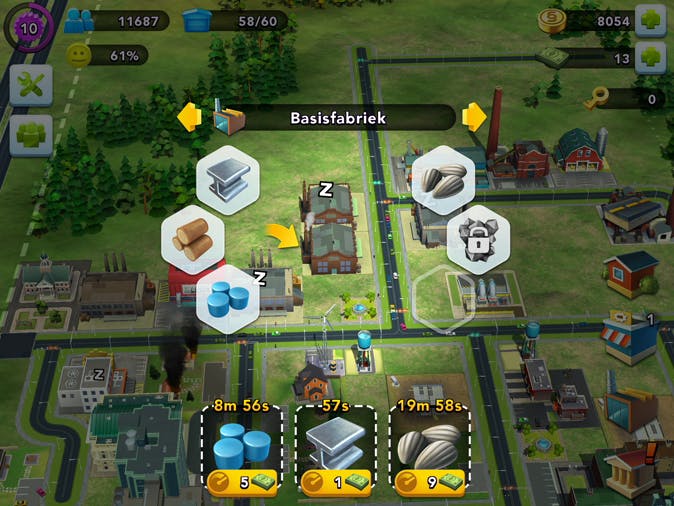Select the seeds production item
The width and height of the screenshot is (674, 506).
pos(442,180)
